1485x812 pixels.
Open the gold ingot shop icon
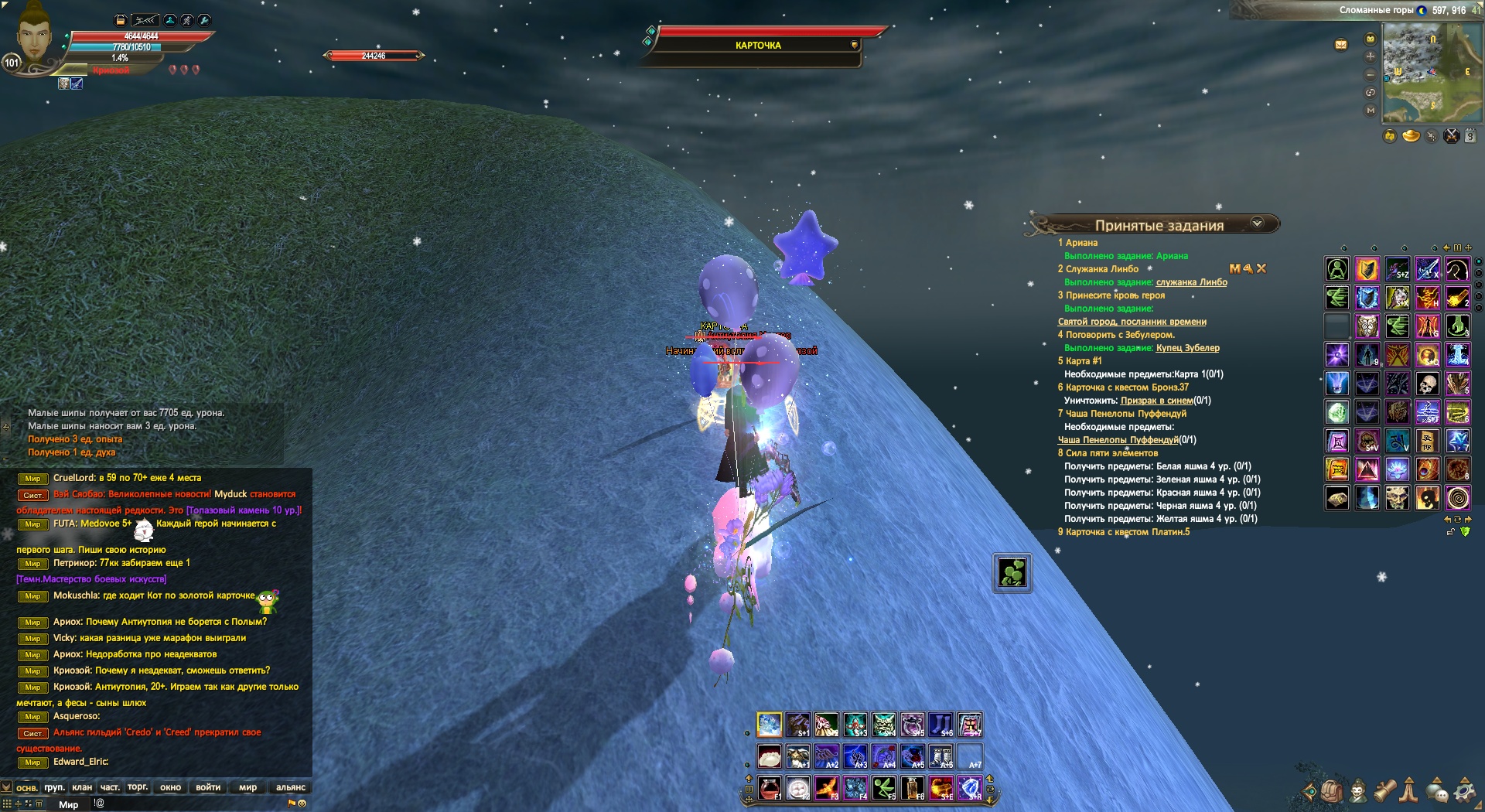[x=1412, y=136]
